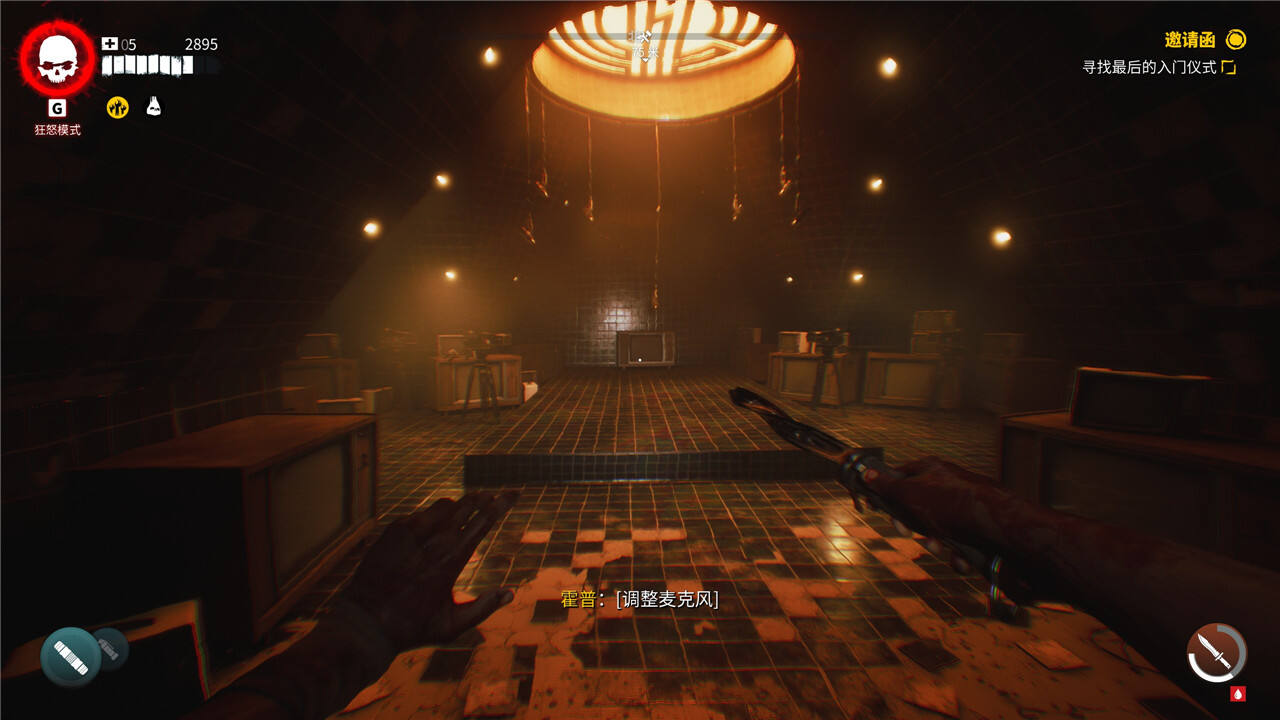Screen dimensions: 1280x720
Task: Click the white medkit cross icon
Action: 110,44
